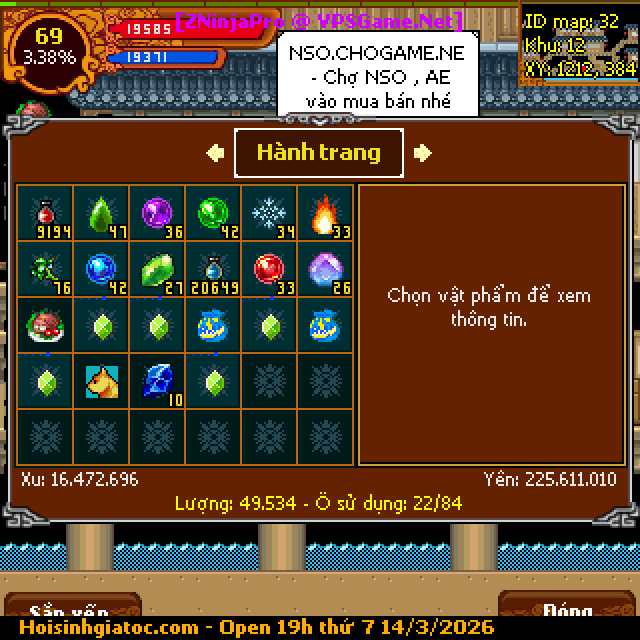The image size is (640, 640).
Task: Pick the green leaf-shaped gem stack of 27
Action: point(157,269)
